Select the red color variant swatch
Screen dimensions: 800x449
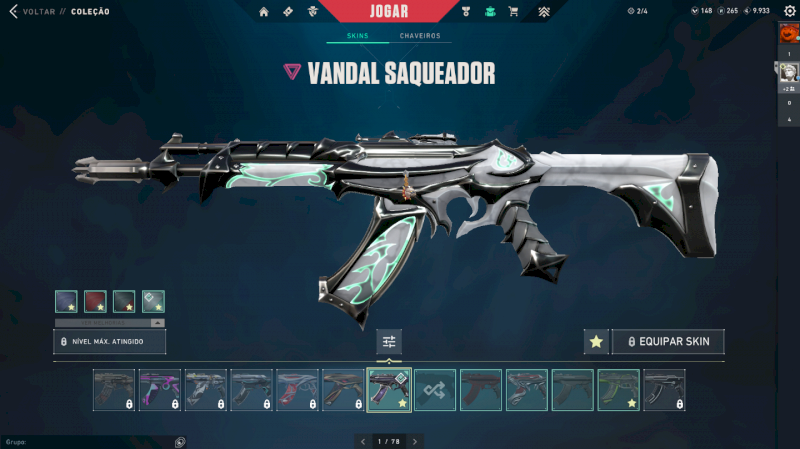tap(96, 301)
